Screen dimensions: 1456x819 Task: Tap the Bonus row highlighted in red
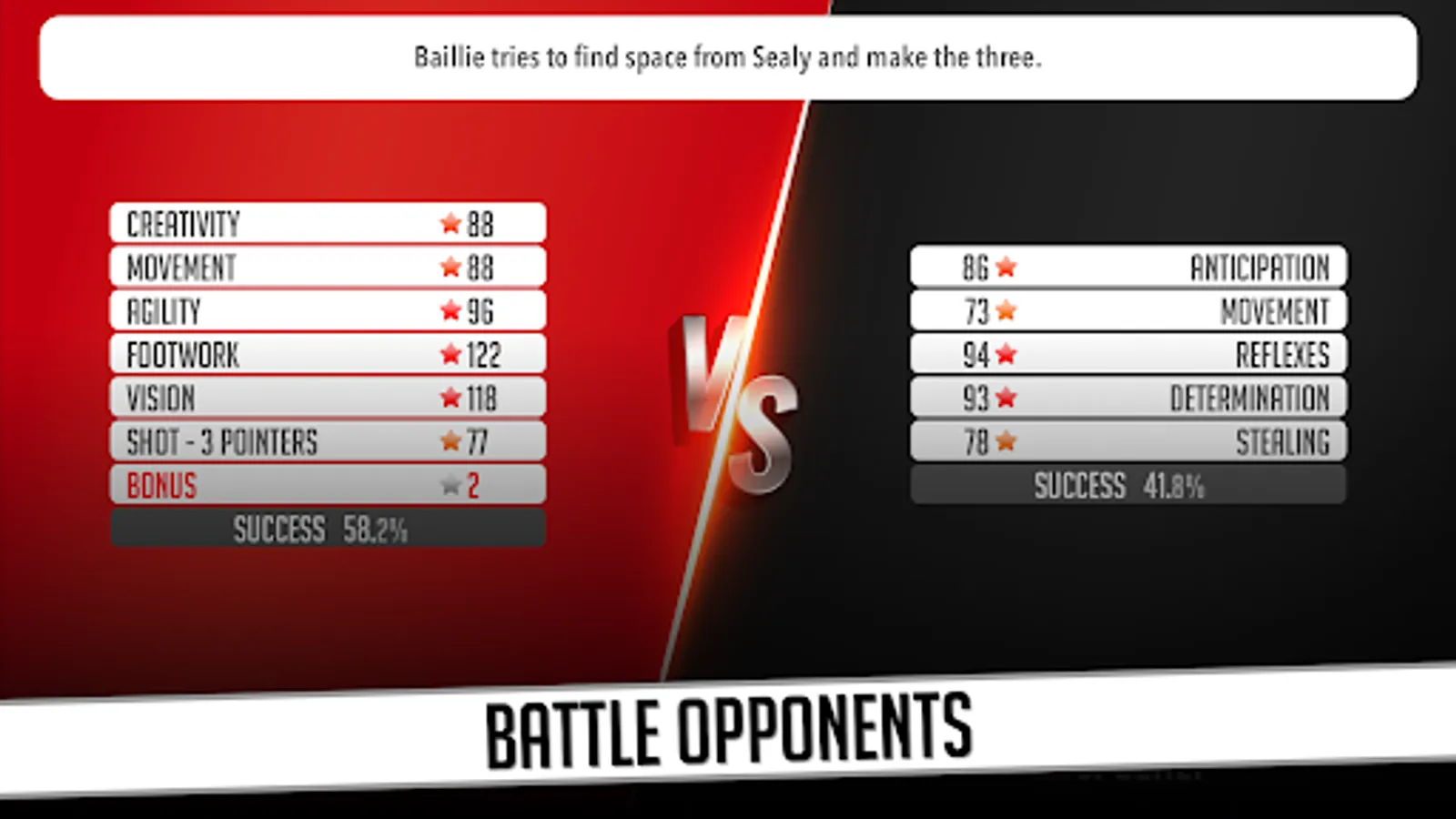pos(328,484)
